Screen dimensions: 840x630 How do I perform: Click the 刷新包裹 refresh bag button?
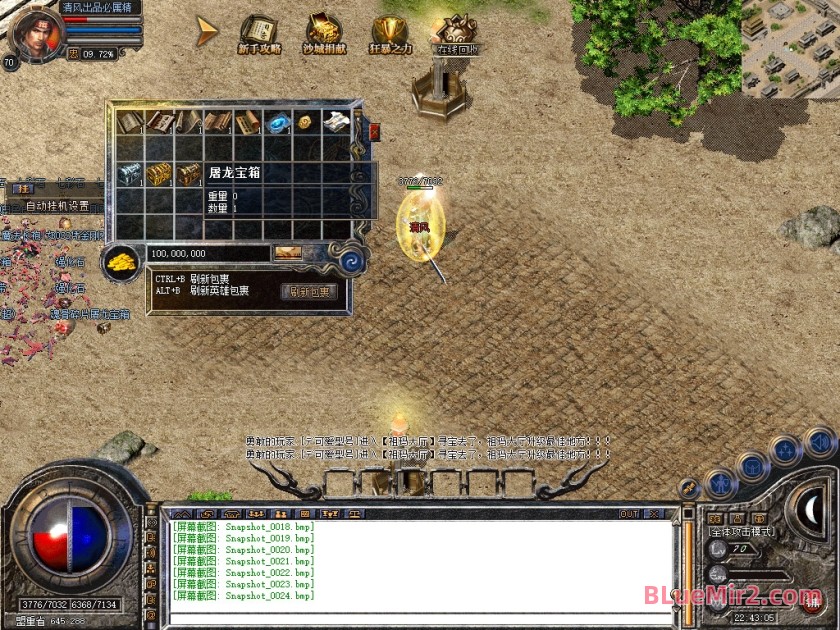tap(311, 292)
